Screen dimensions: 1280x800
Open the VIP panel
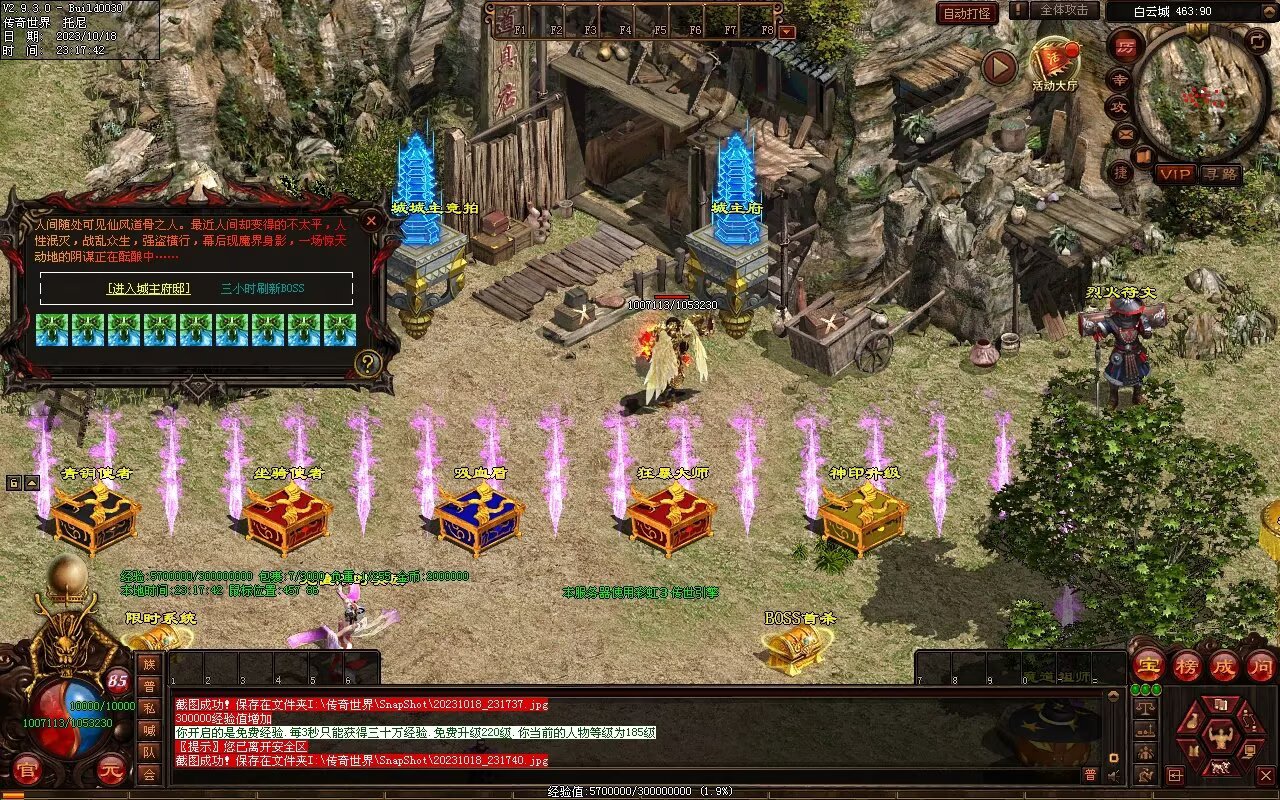click(1176, 174)
